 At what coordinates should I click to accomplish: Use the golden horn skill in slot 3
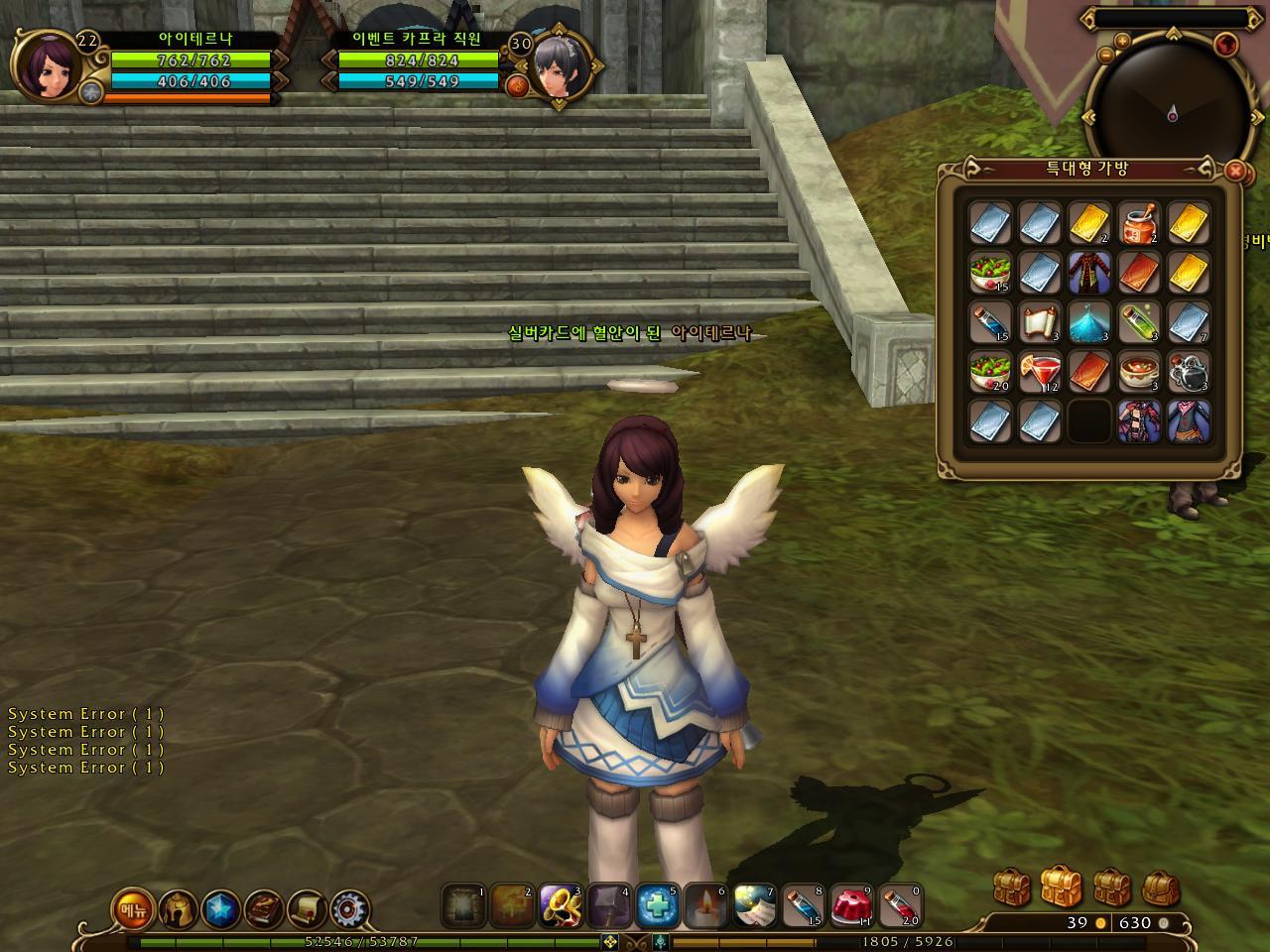(x=560, y=905)
